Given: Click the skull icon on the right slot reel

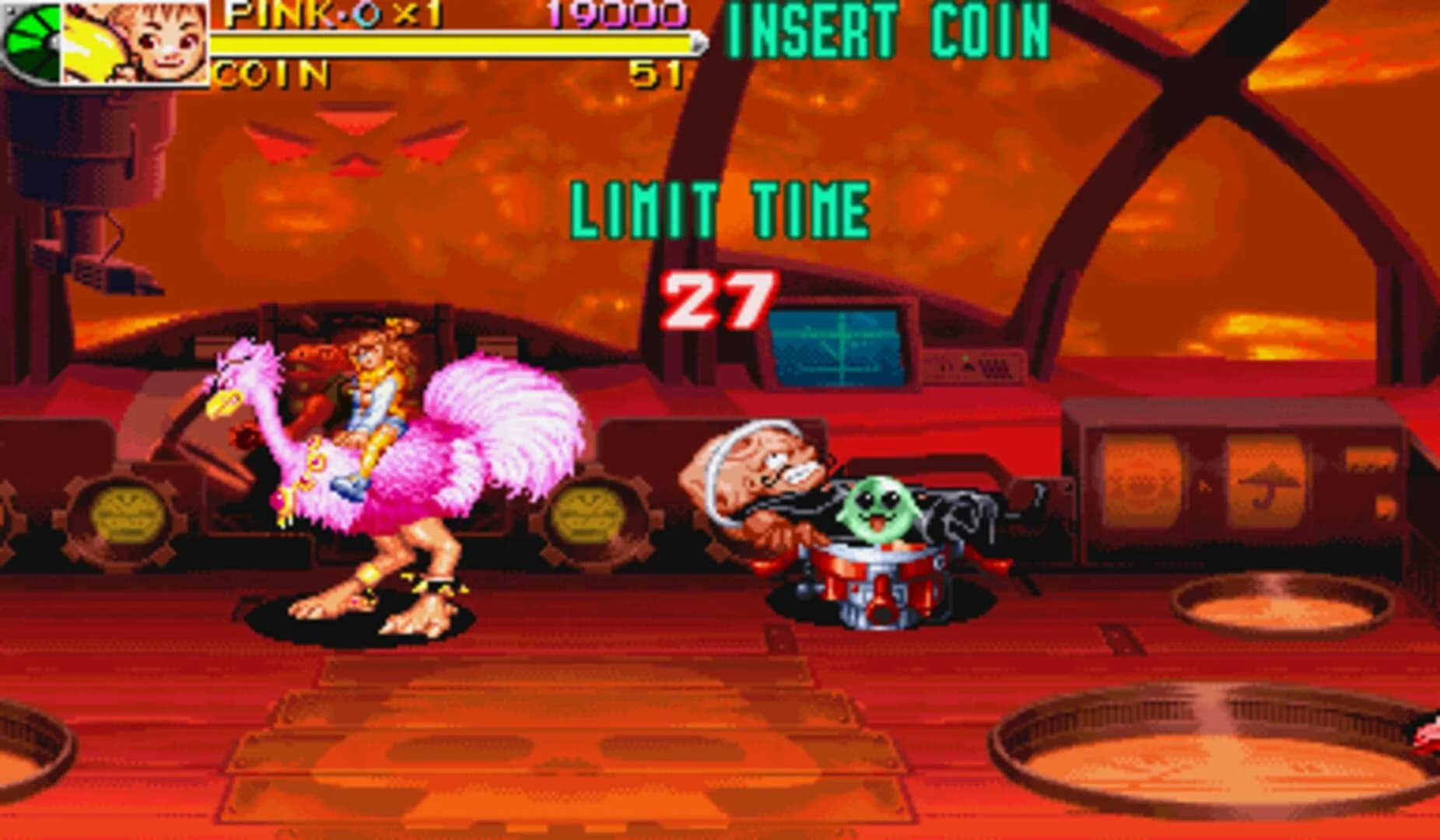Looking at the screenshot, I should [x=1141, y=479].
